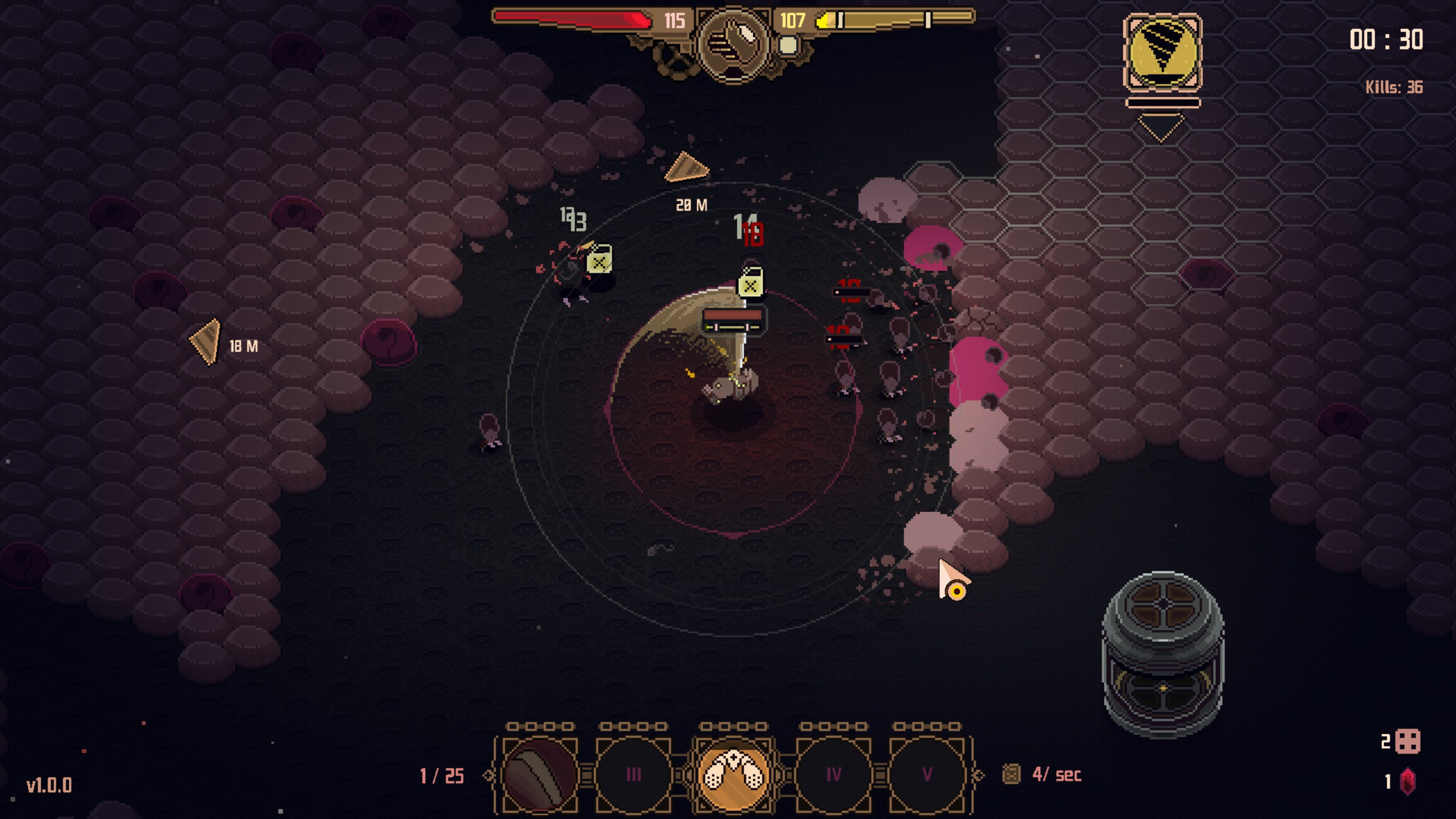Pick the empty slot marked V

click(x=927, y=775)
